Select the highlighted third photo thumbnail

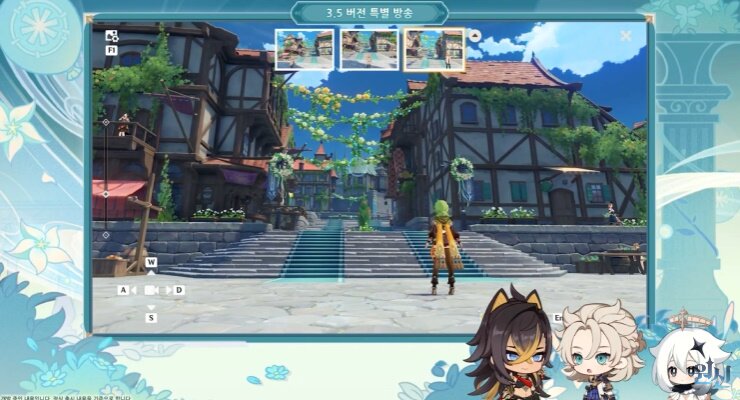pos(434,49)
